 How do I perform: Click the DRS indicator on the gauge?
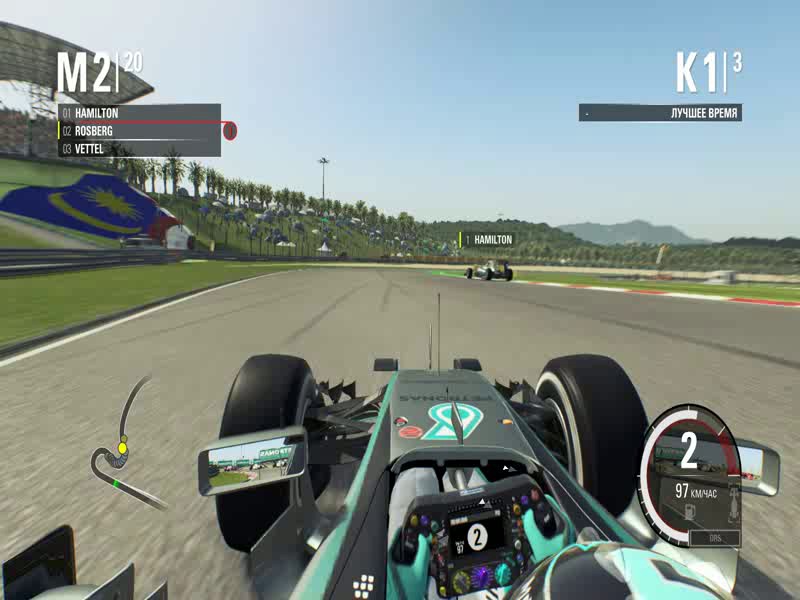(x=715, y=538)
